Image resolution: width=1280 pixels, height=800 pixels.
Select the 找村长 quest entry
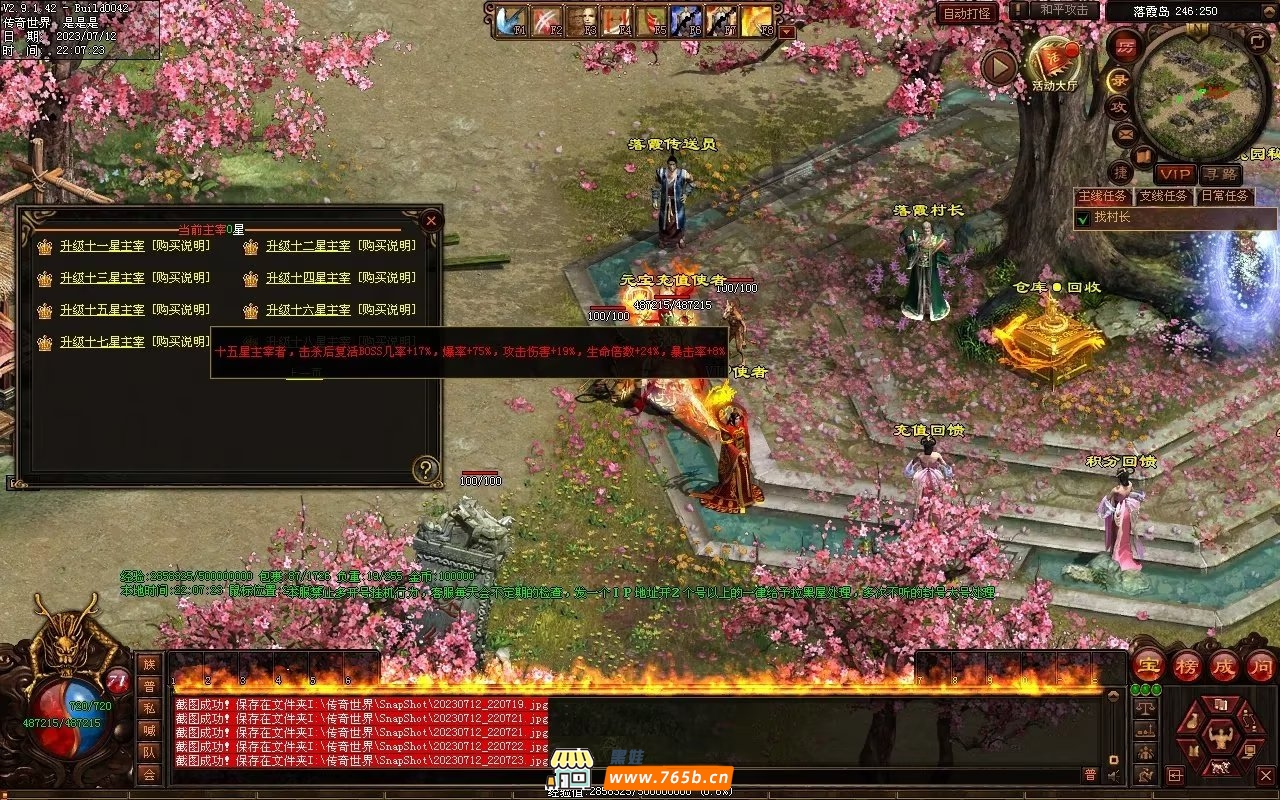[1110, 217]
